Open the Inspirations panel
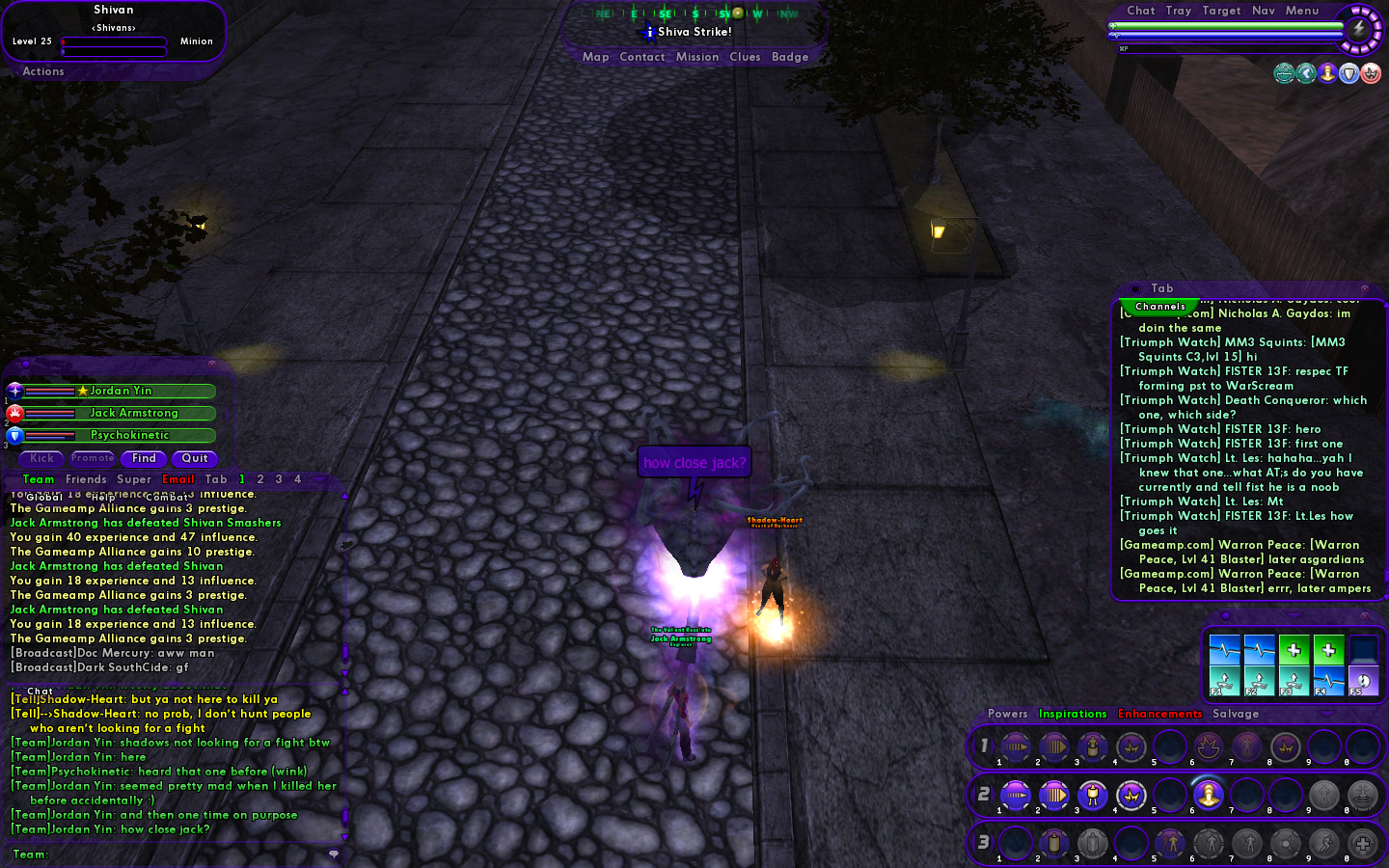 (x=1072, y=714)
